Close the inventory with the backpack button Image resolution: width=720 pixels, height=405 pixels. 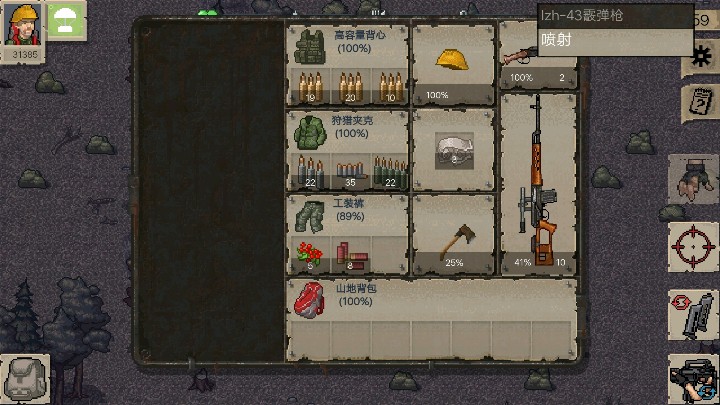(22, 380)
